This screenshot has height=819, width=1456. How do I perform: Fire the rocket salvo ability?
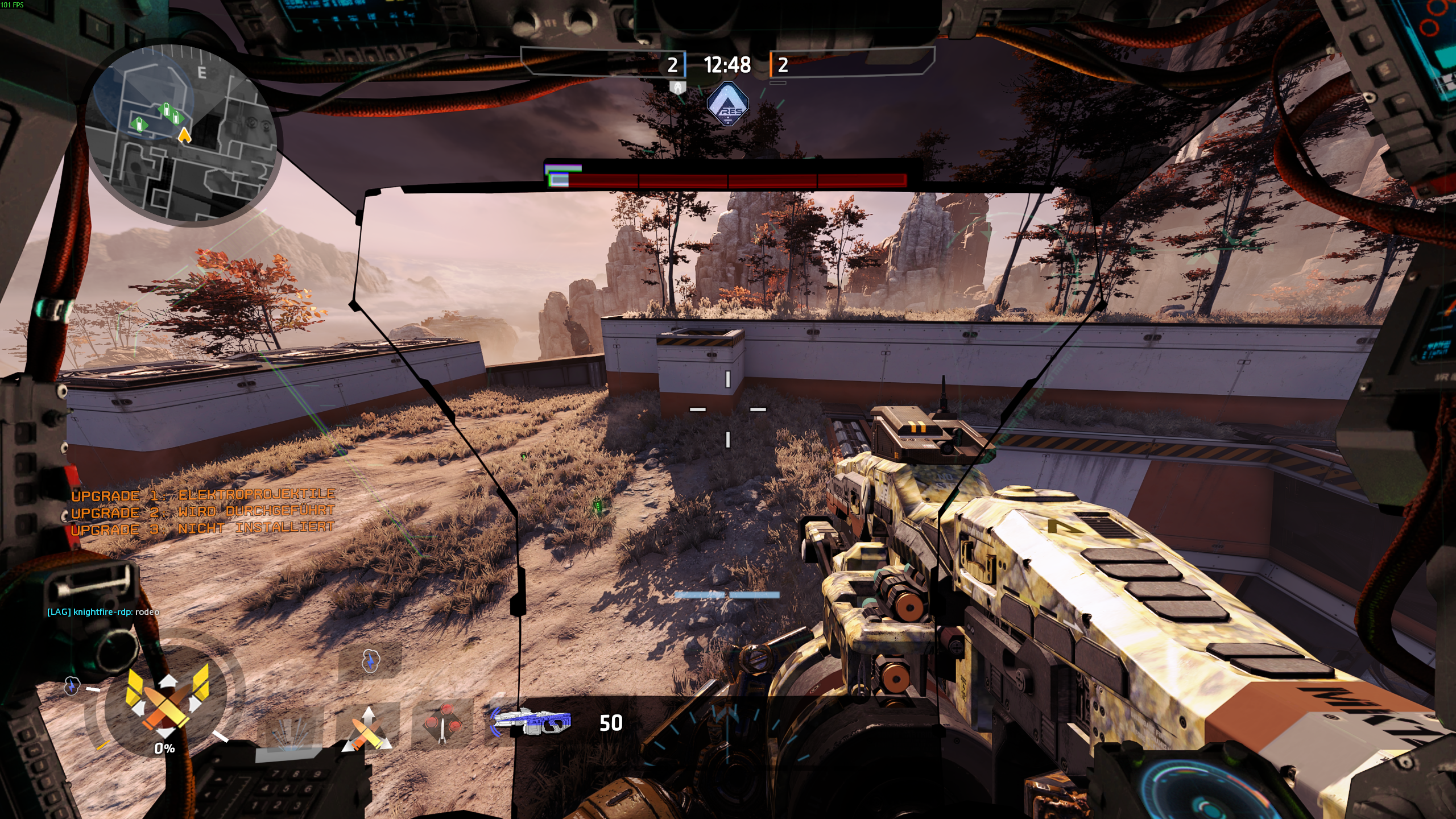442,725
